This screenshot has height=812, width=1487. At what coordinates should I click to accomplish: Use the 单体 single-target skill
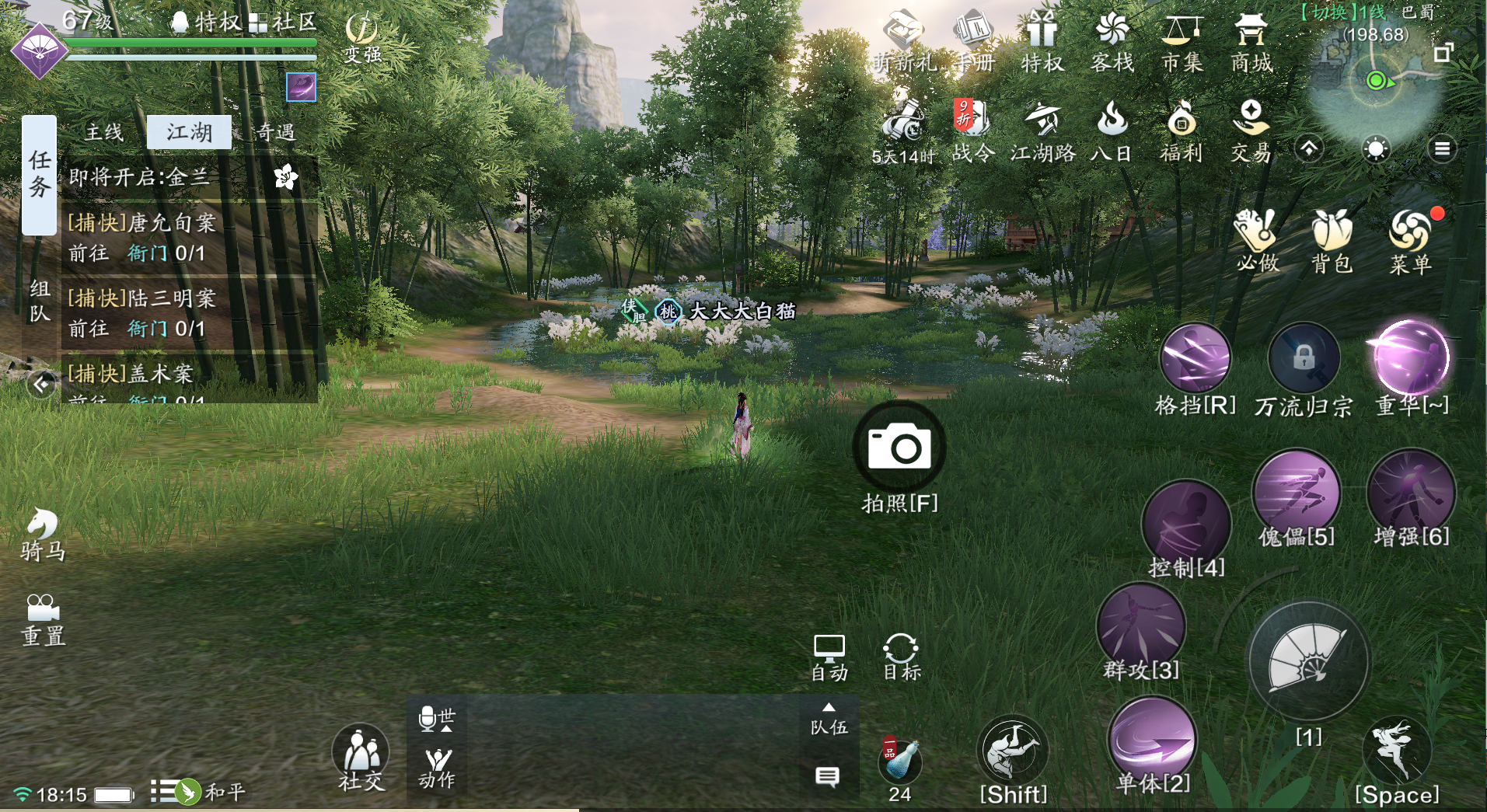tap(1153, 740)
